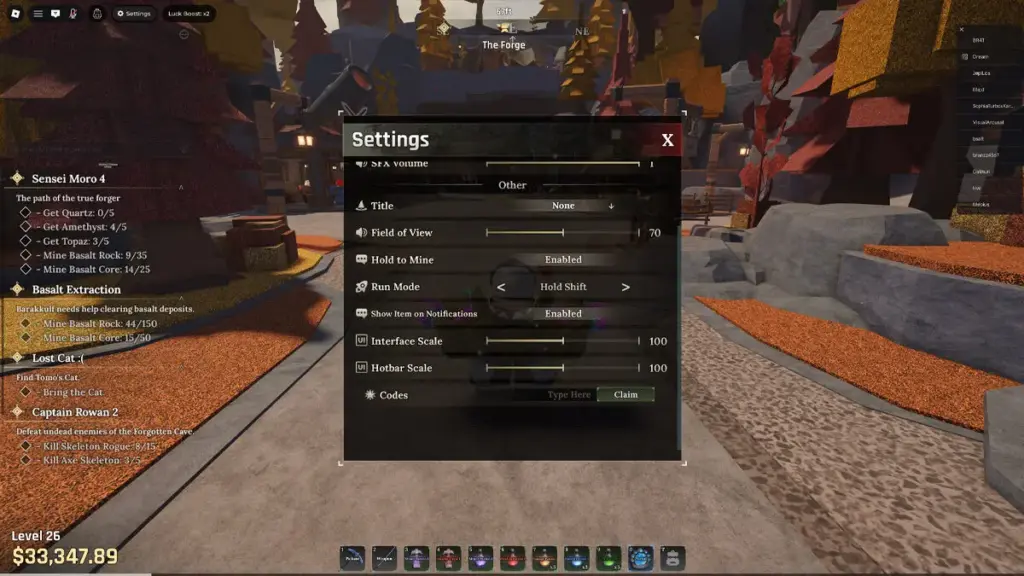The image size is (1024, 576).
Task: Select the green potion hotbar slot
Action: pyautogui.click(x=609, y=557)
